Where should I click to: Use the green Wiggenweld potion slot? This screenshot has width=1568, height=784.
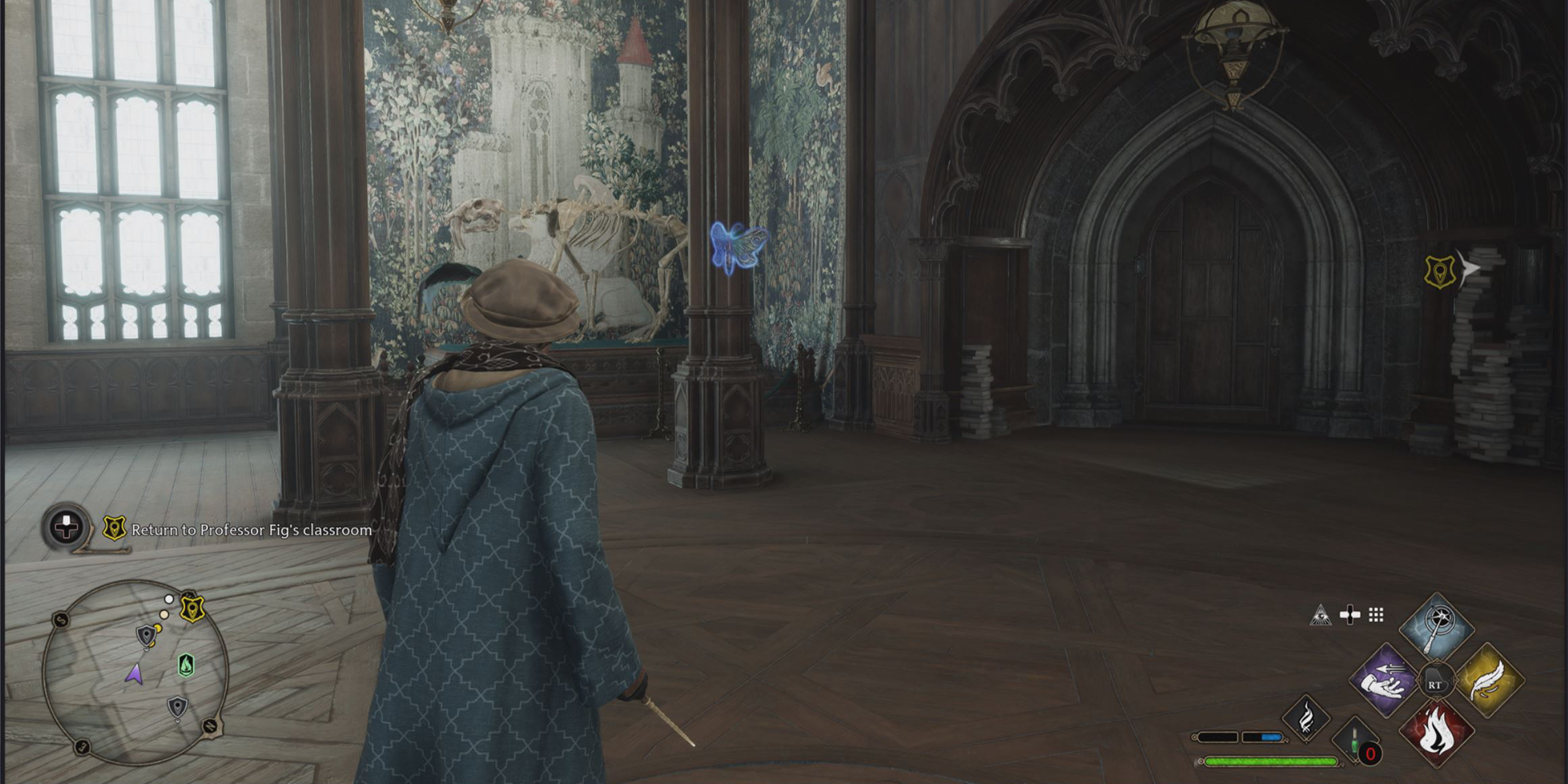click(1356, 740)
